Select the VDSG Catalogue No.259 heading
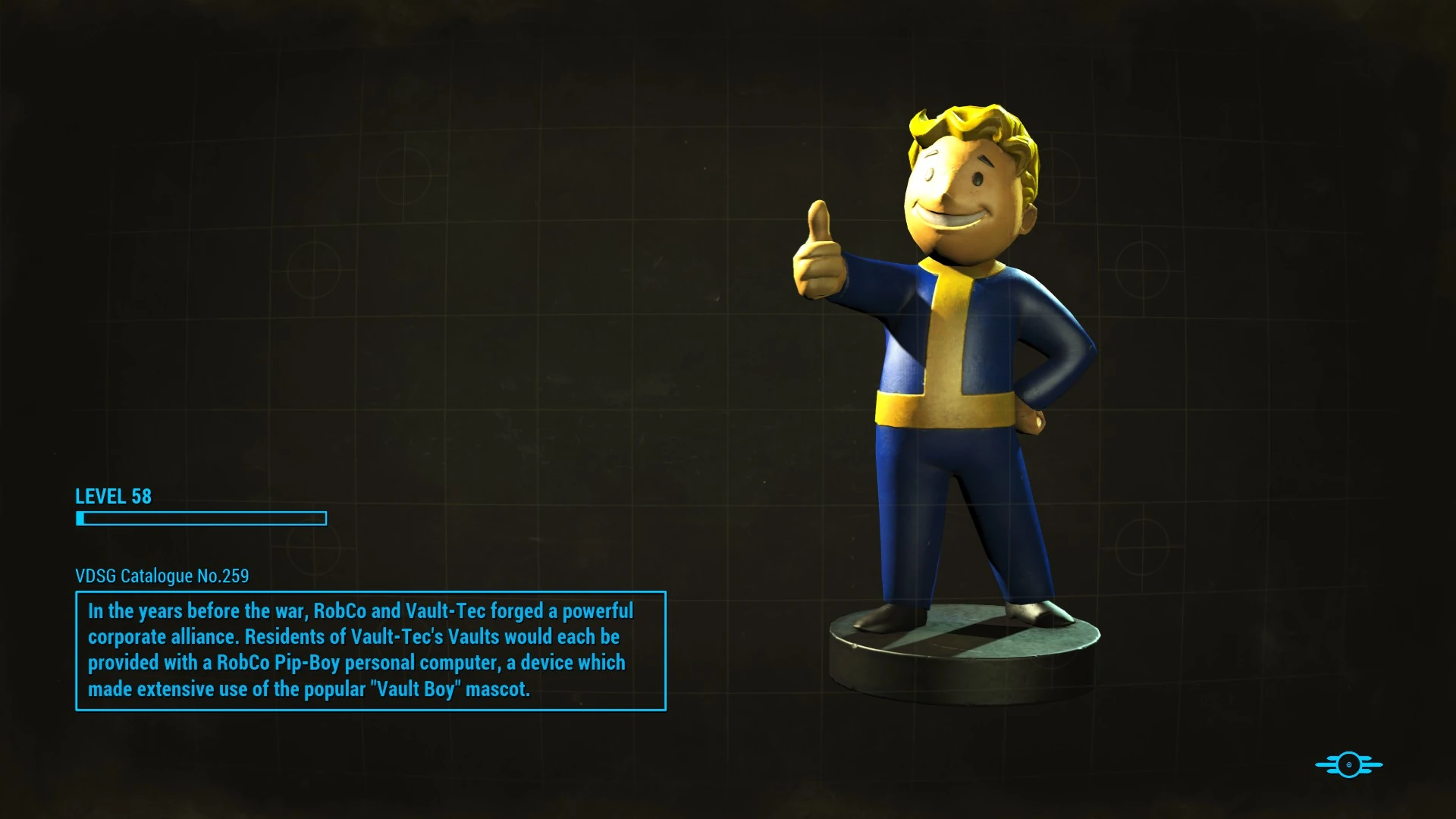 pos(162,576)
